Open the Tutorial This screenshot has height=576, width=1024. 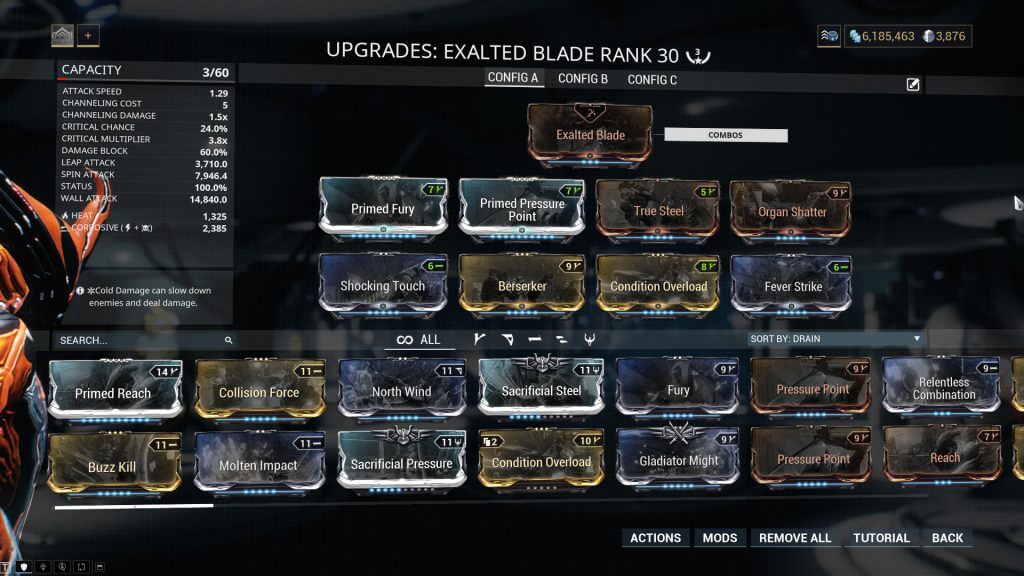pyautogui.click(x=881, y=538)
